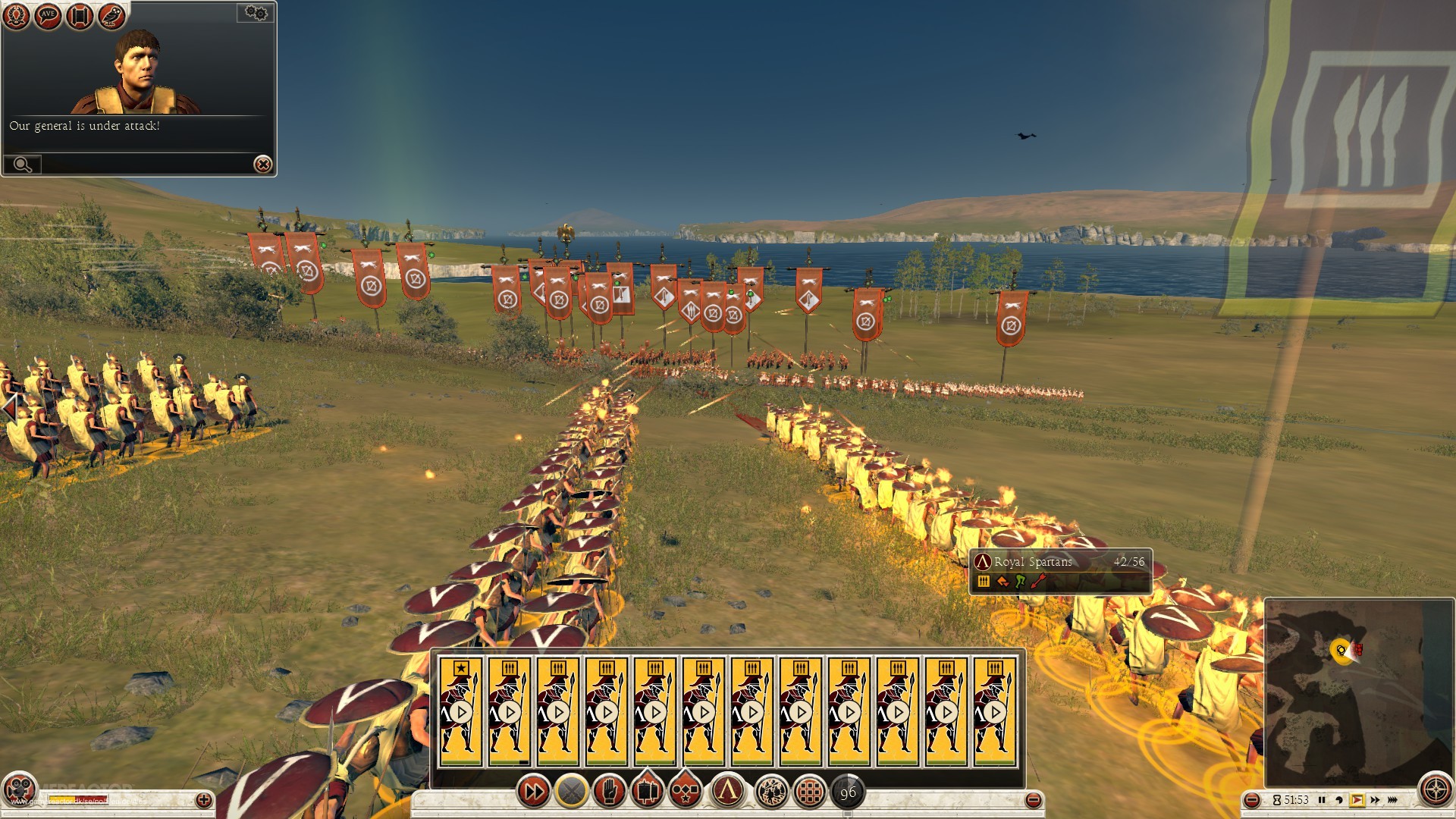Pause the battle using the pause control
This screenshot has width=1456, height=819.
1323,799
